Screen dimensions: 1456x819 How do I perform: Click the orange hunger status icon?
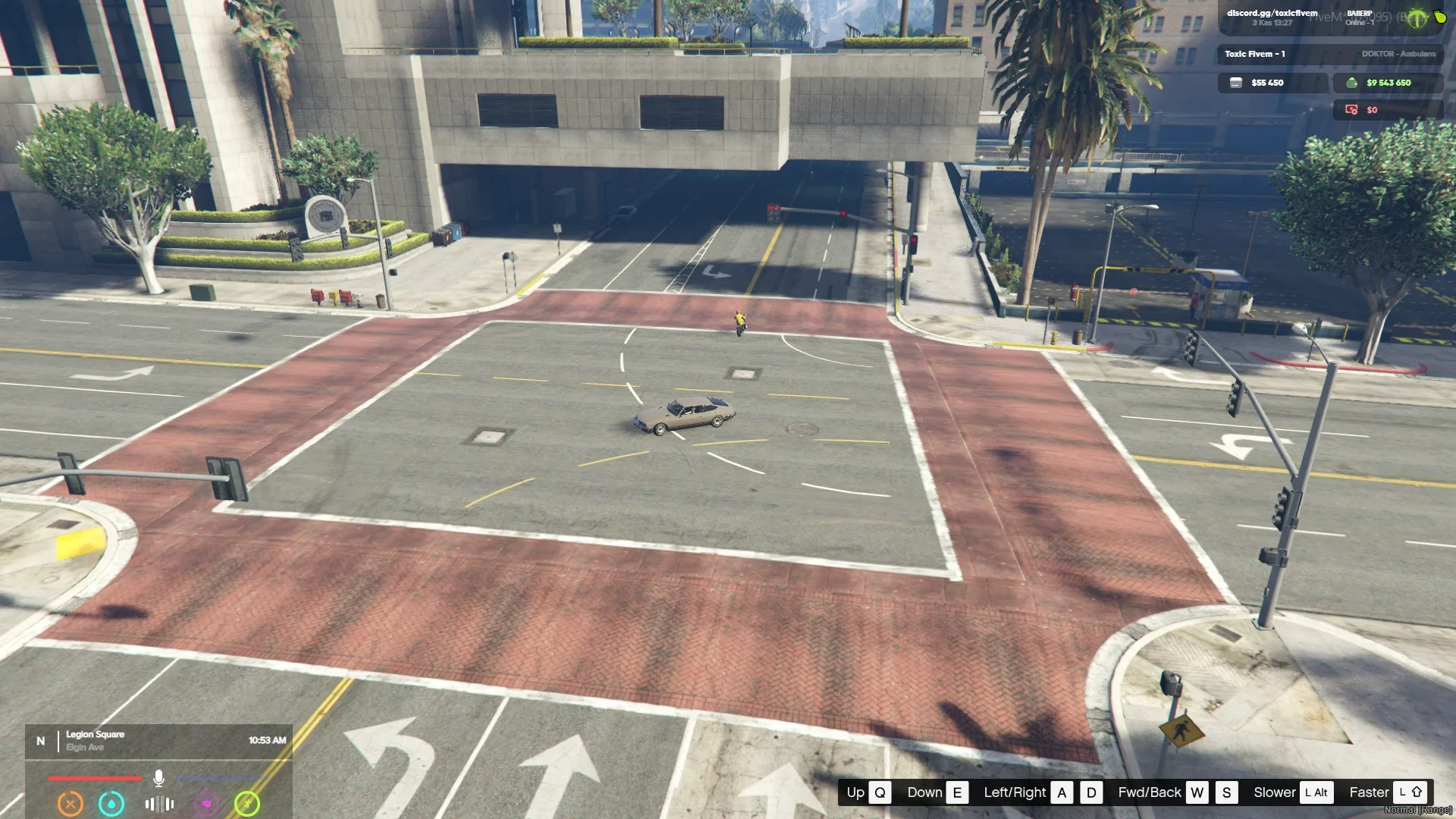(71, 803)
